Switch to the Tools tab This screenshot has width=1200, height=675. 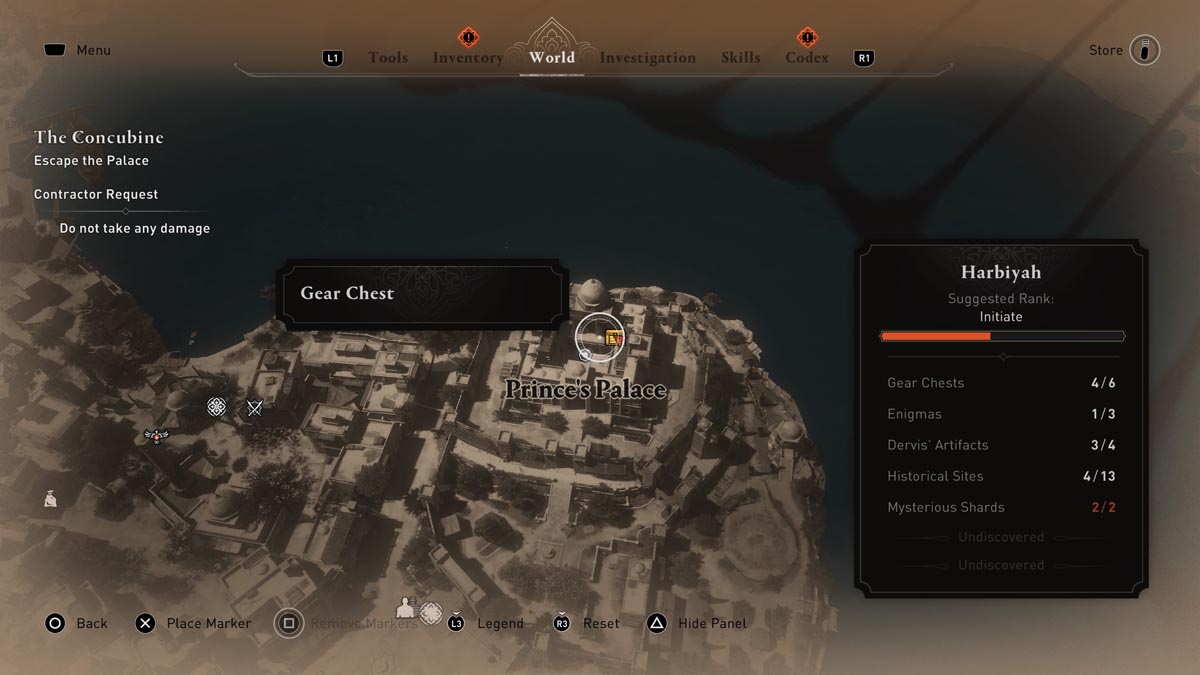point(387,58)
